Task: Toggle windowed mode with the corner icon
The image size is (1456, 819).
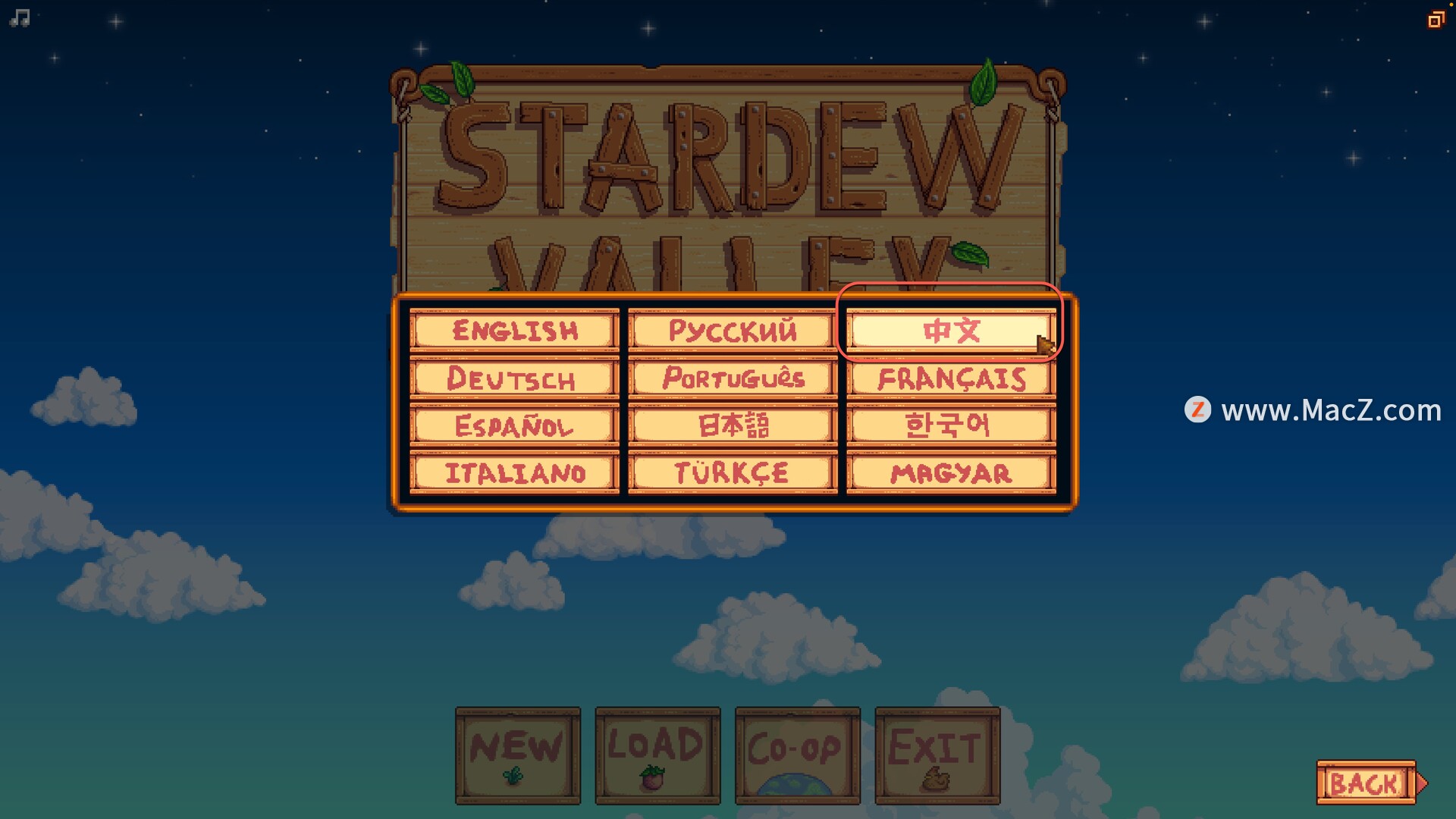Action: click(1435, 20)
